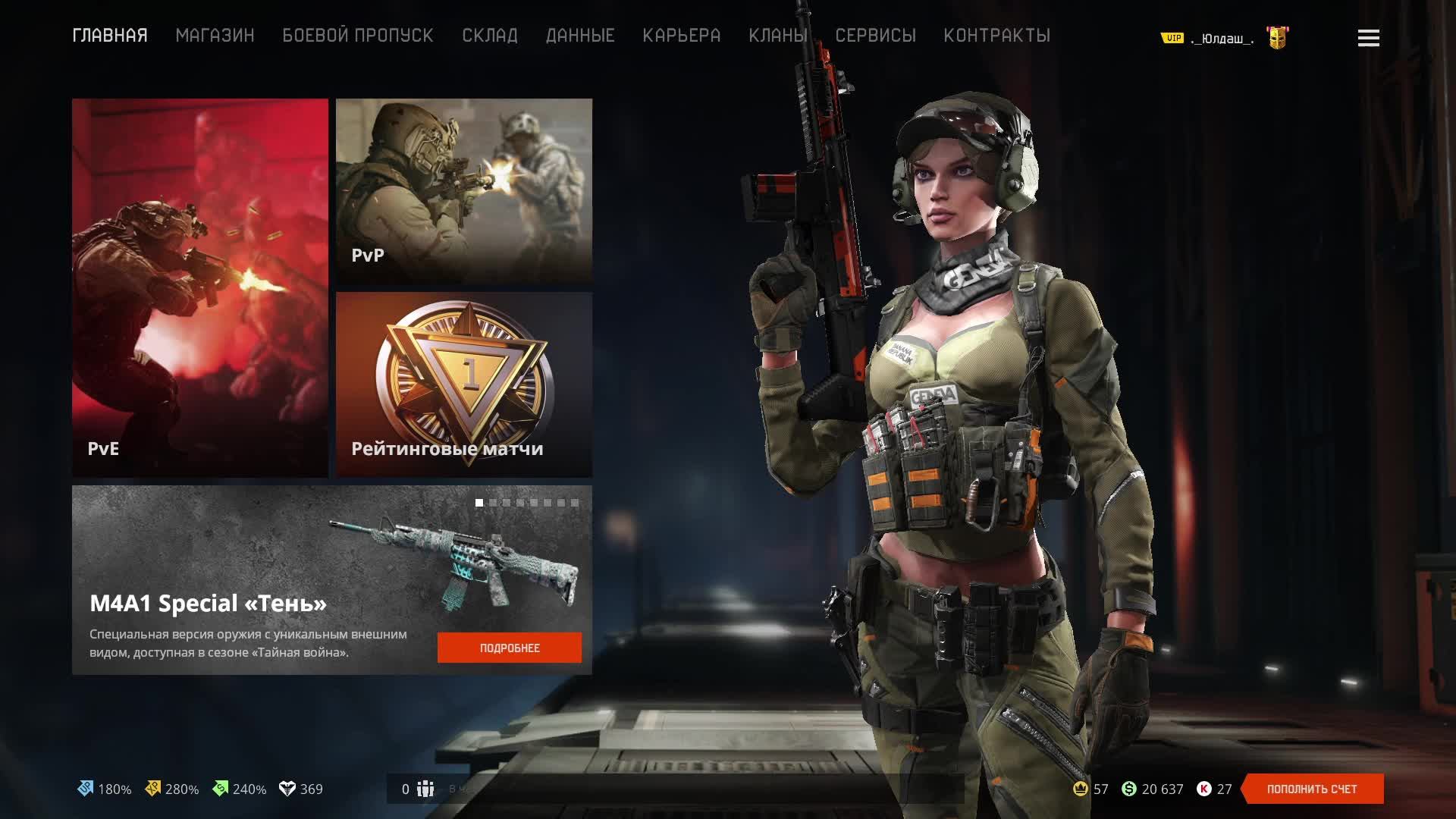The height and width of the screenshot is (819, 1456).
Task: Open the Магазин shop tab
Action: 215,36
